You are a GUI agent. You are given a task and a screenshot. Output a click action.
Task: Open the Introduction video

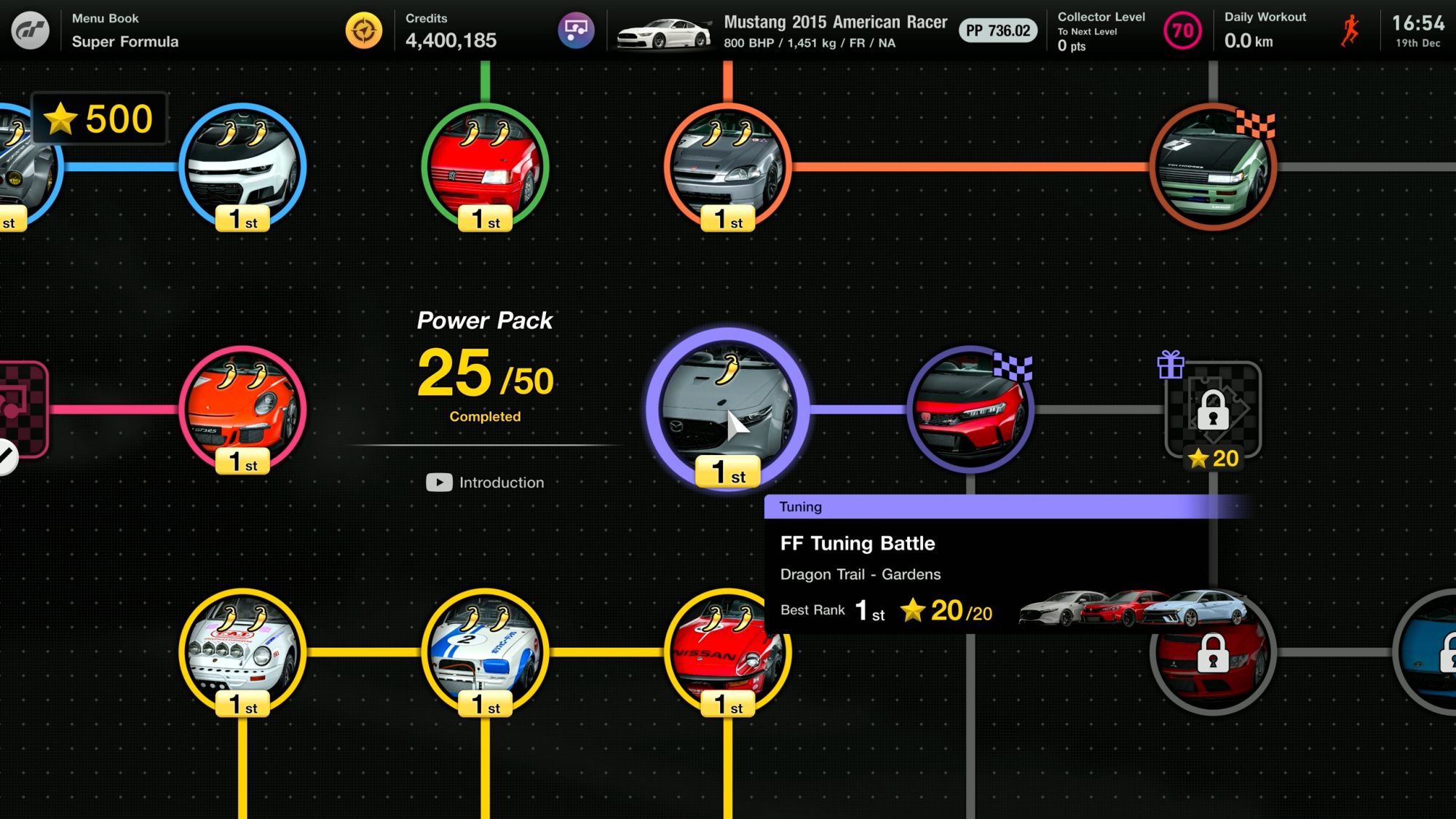tap(486, 483)
